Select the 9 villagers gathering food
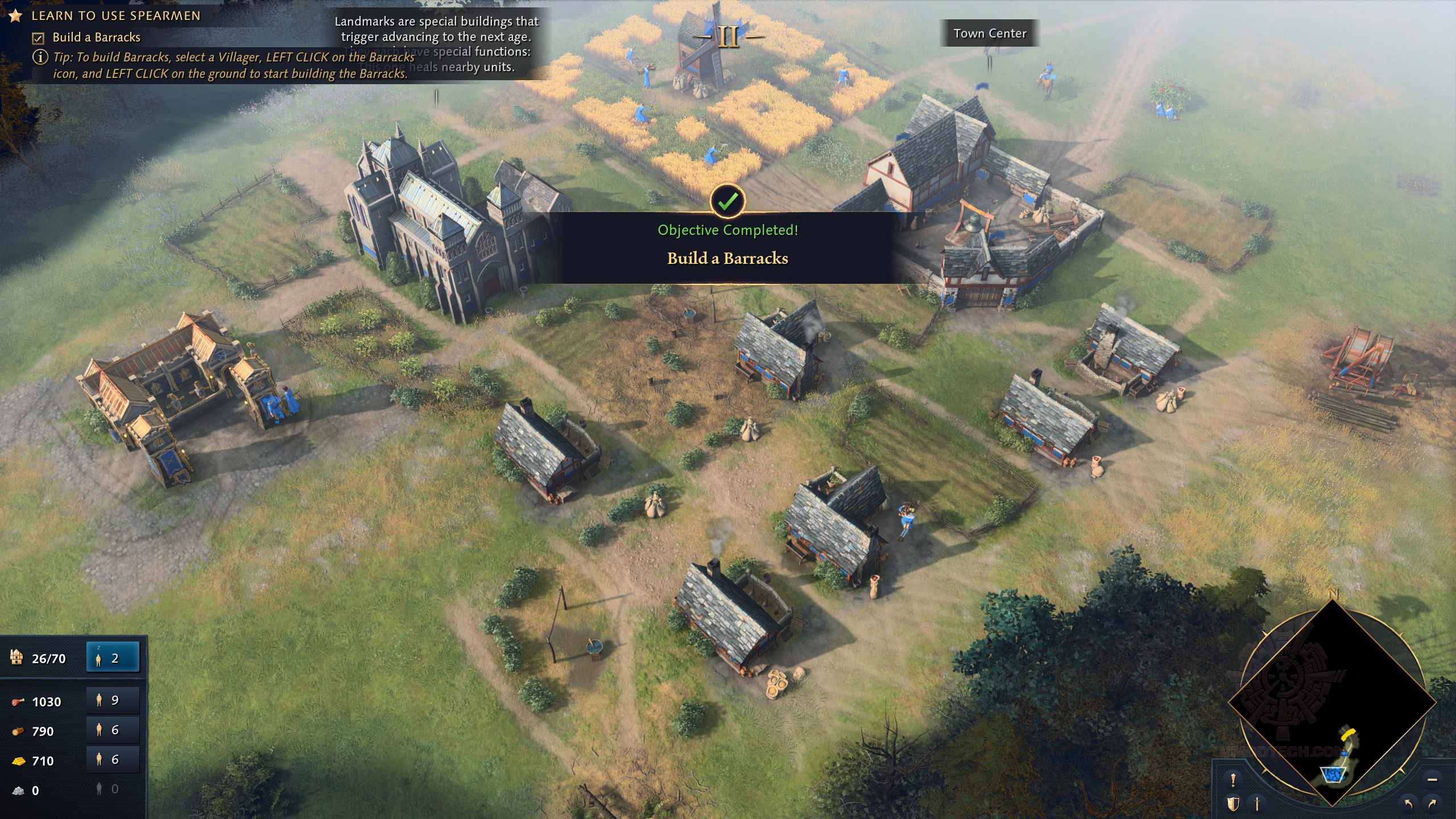This screenshot has height=819, width=1456. pos(113,700)
